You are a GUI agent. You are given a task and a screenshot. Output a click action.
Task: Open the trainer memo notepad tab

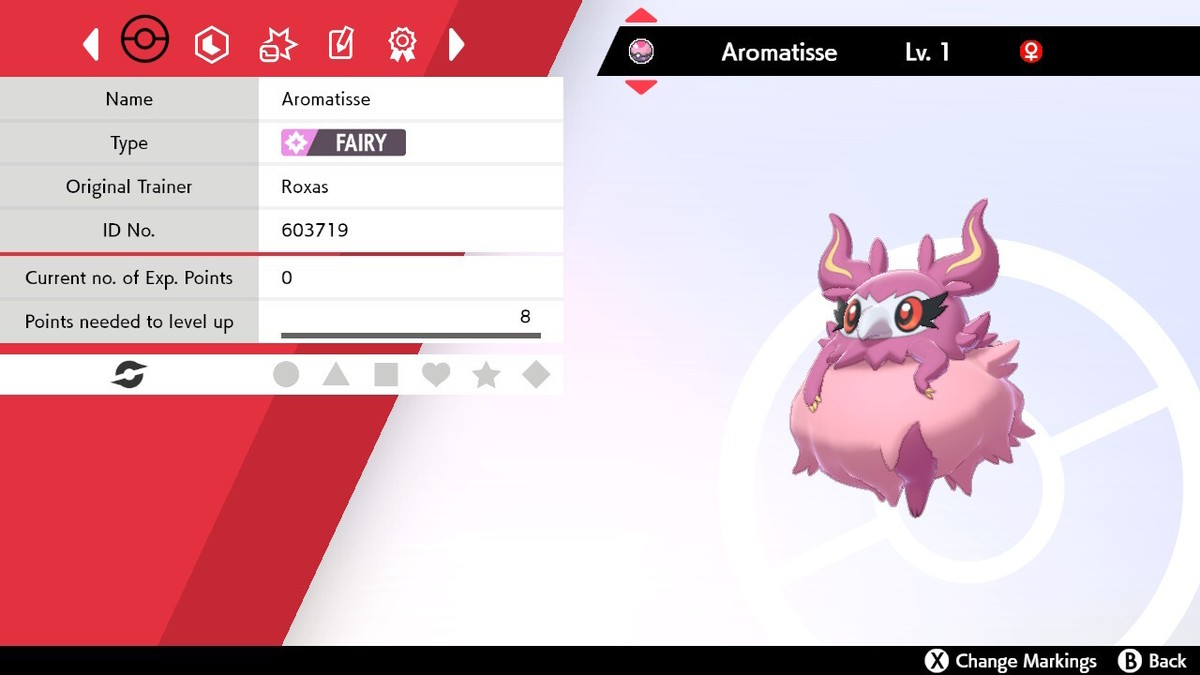tap(341, 44)
